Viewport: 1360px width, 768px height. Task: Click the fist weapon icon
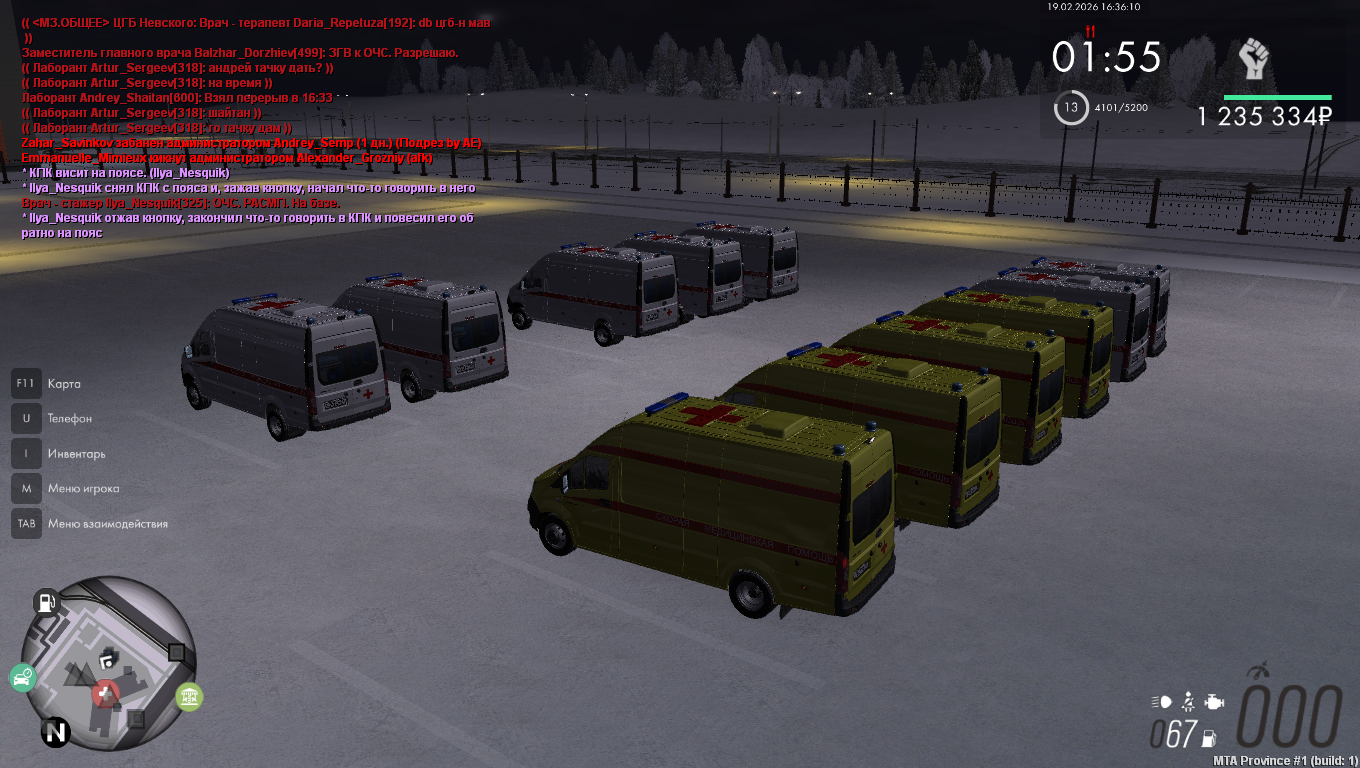click(x=1254, y=60)
